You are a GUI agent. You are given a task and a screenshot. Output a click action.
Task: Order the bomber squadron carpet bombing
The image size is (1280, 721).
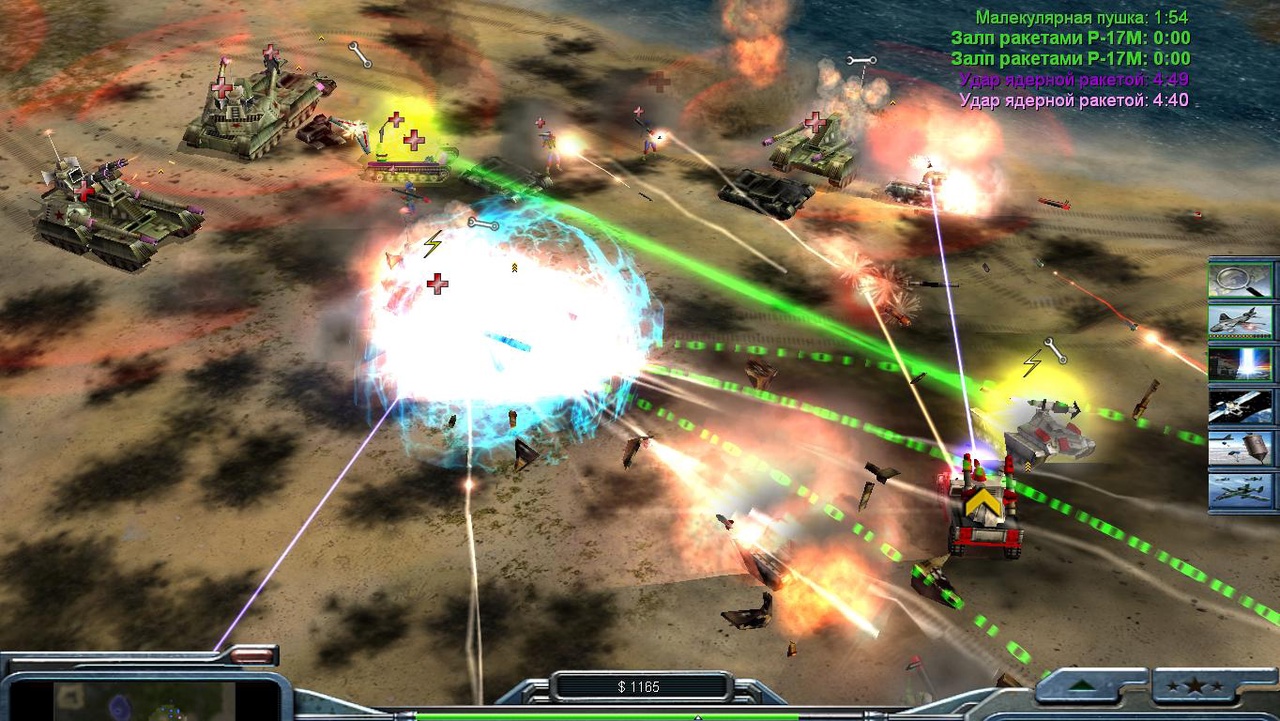click(1240, 490)
